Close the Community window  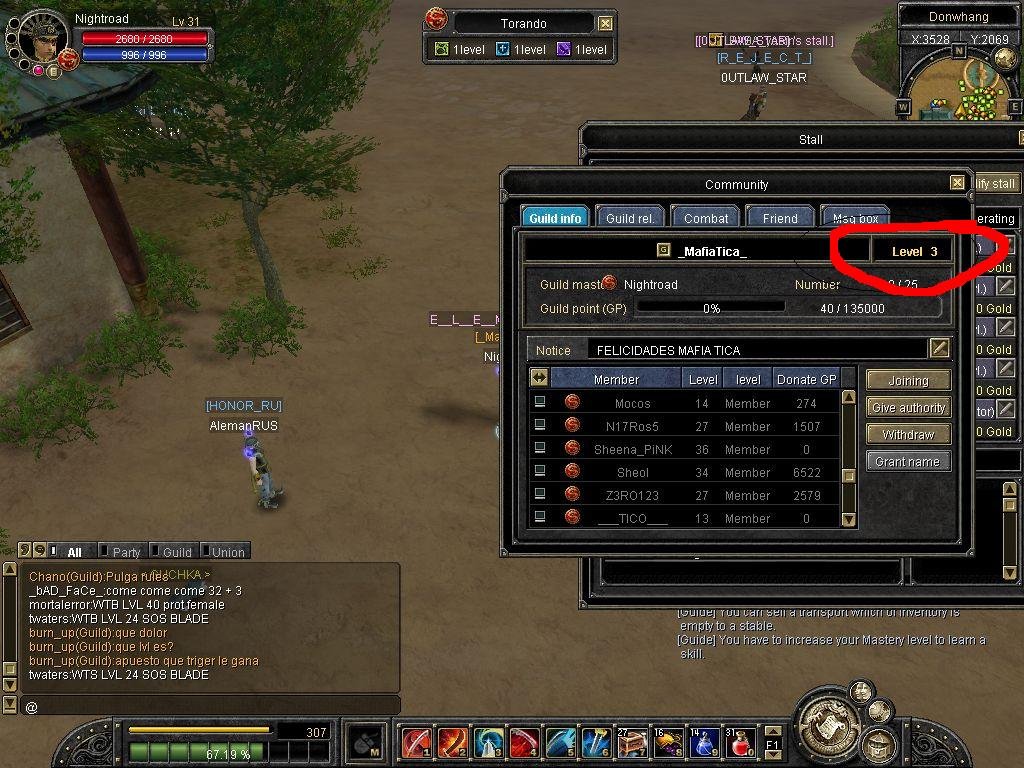coord(957,183)
